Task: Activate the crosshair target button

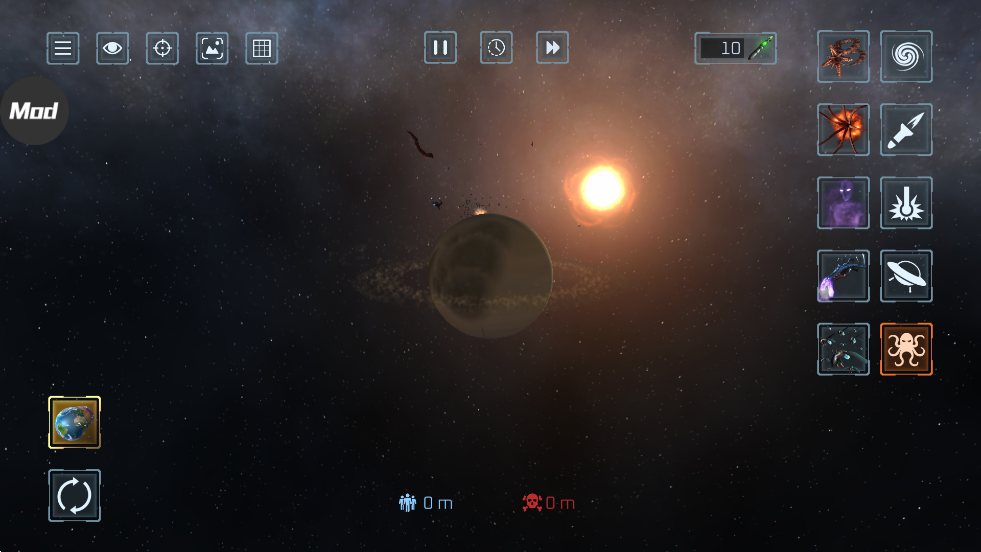Action: (162, 48)
